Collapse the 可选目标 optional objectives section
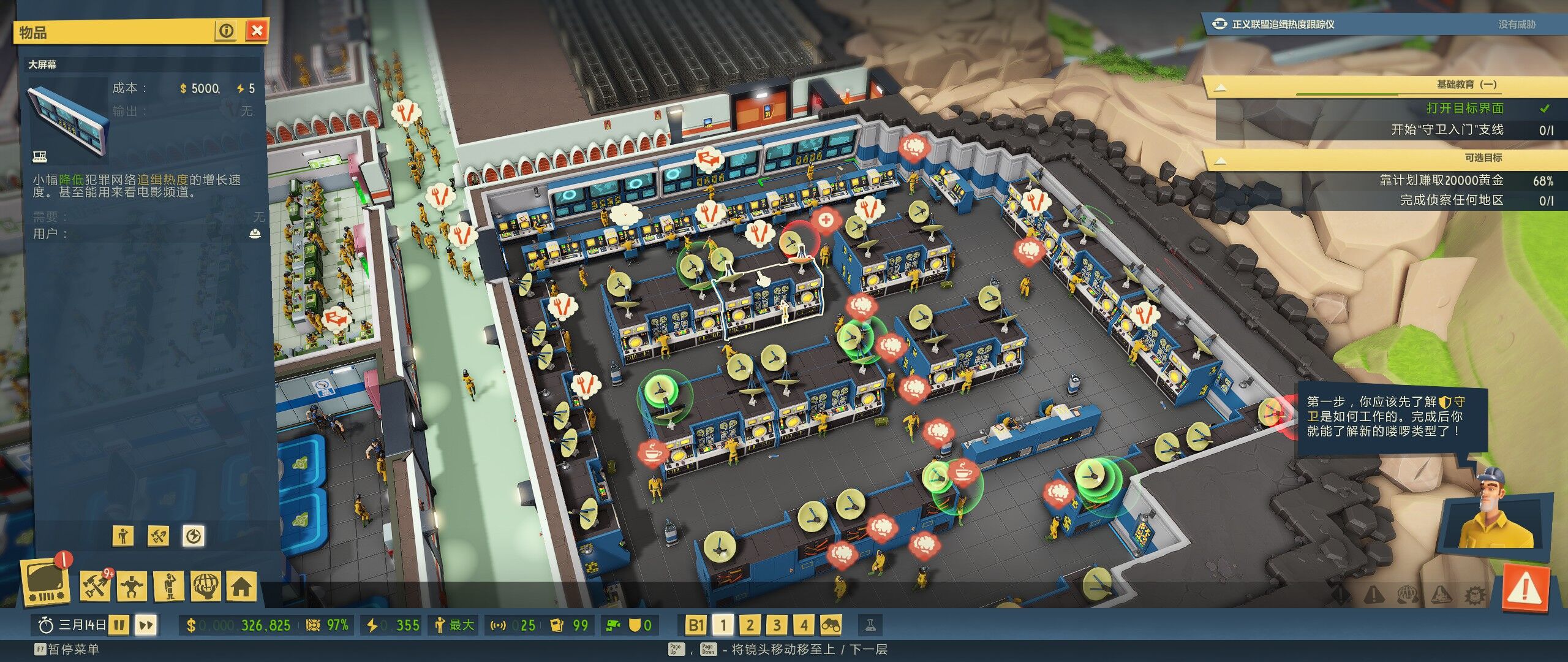Screen dimensions: 1568x662 pos(1220,161)
